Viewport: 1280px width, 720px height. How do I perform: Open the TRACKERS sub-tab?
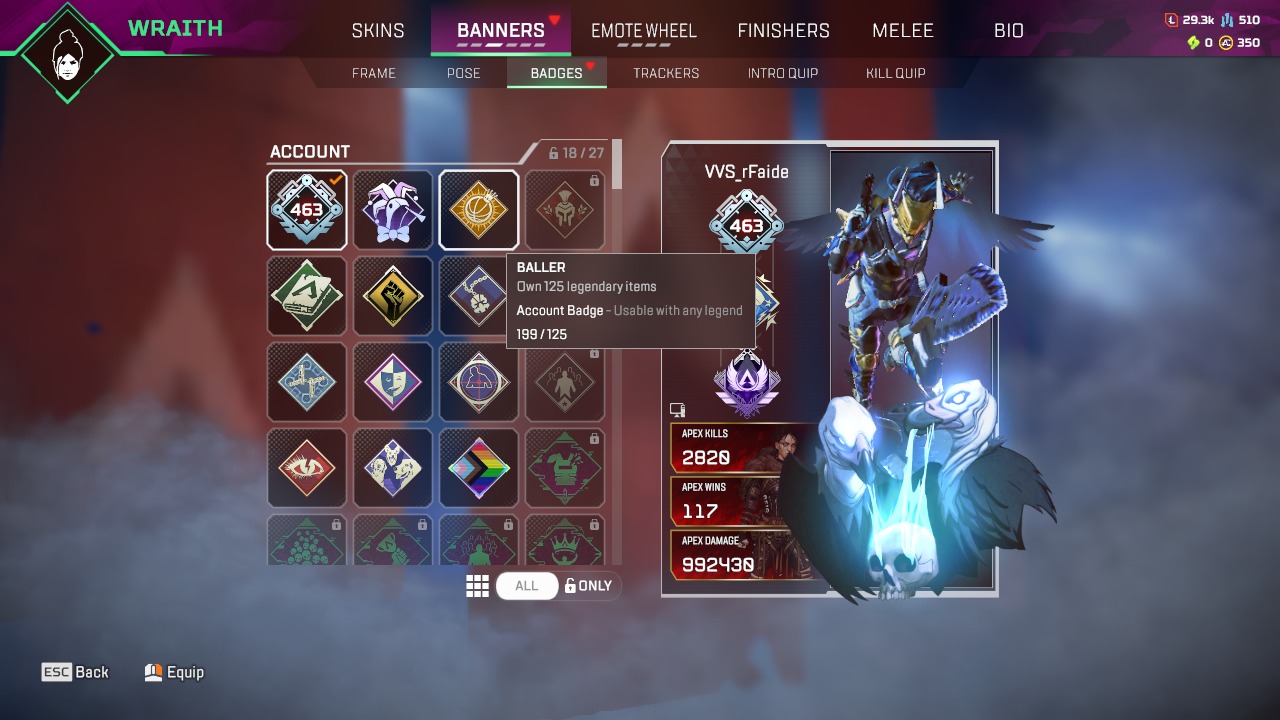tap(666, 72)
